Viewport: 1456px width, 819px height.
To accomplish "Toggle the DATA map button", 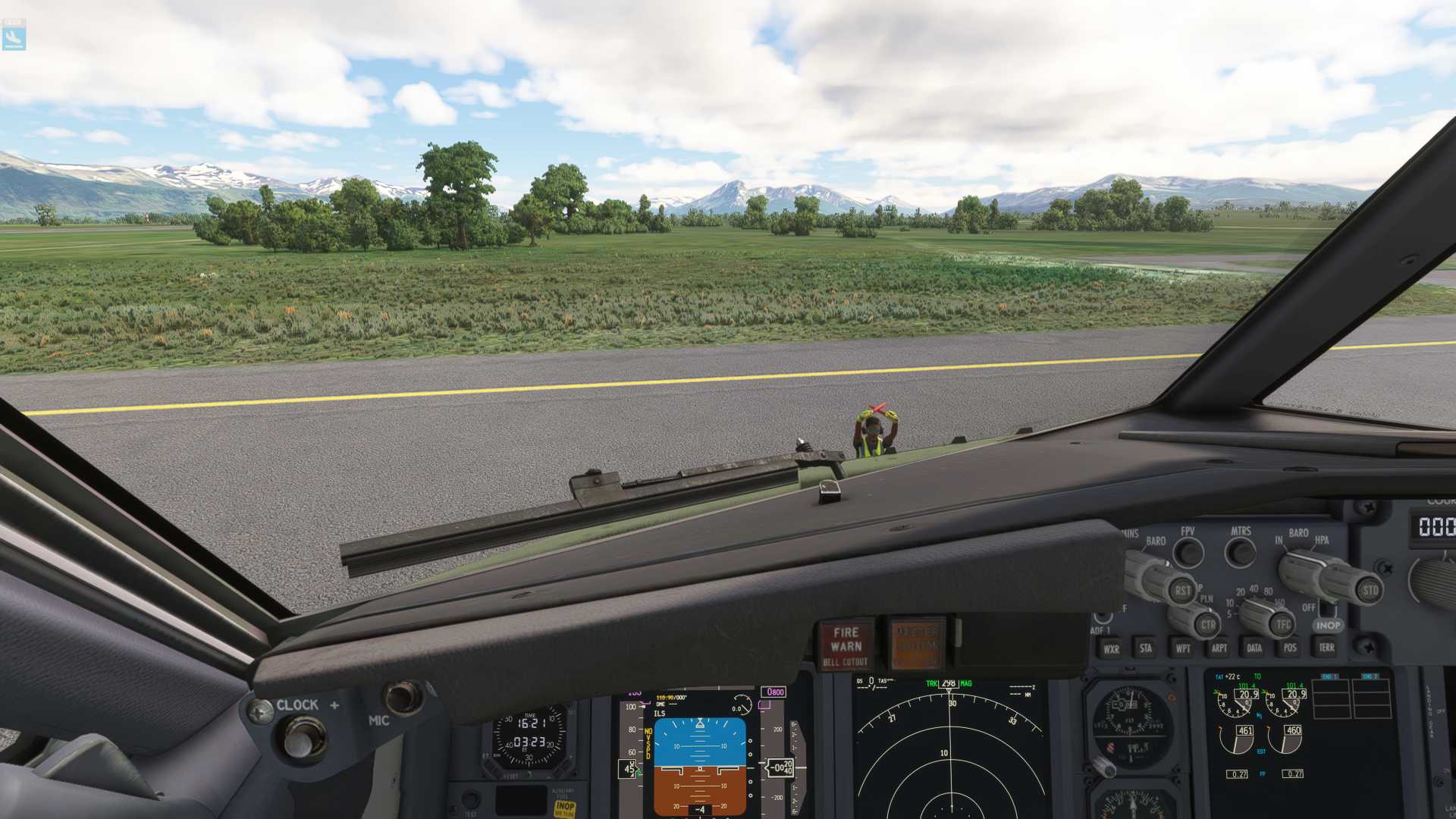I will (x=1254, y=648).
